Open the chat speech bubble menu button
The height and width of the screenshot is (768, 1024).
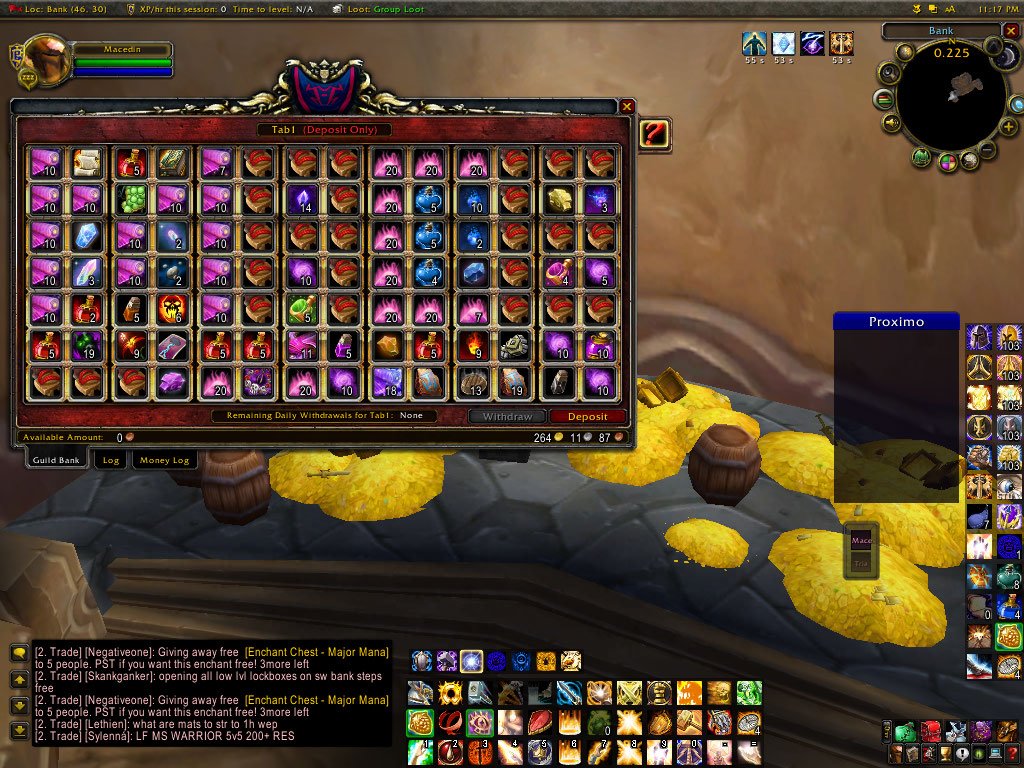(18, 652)
